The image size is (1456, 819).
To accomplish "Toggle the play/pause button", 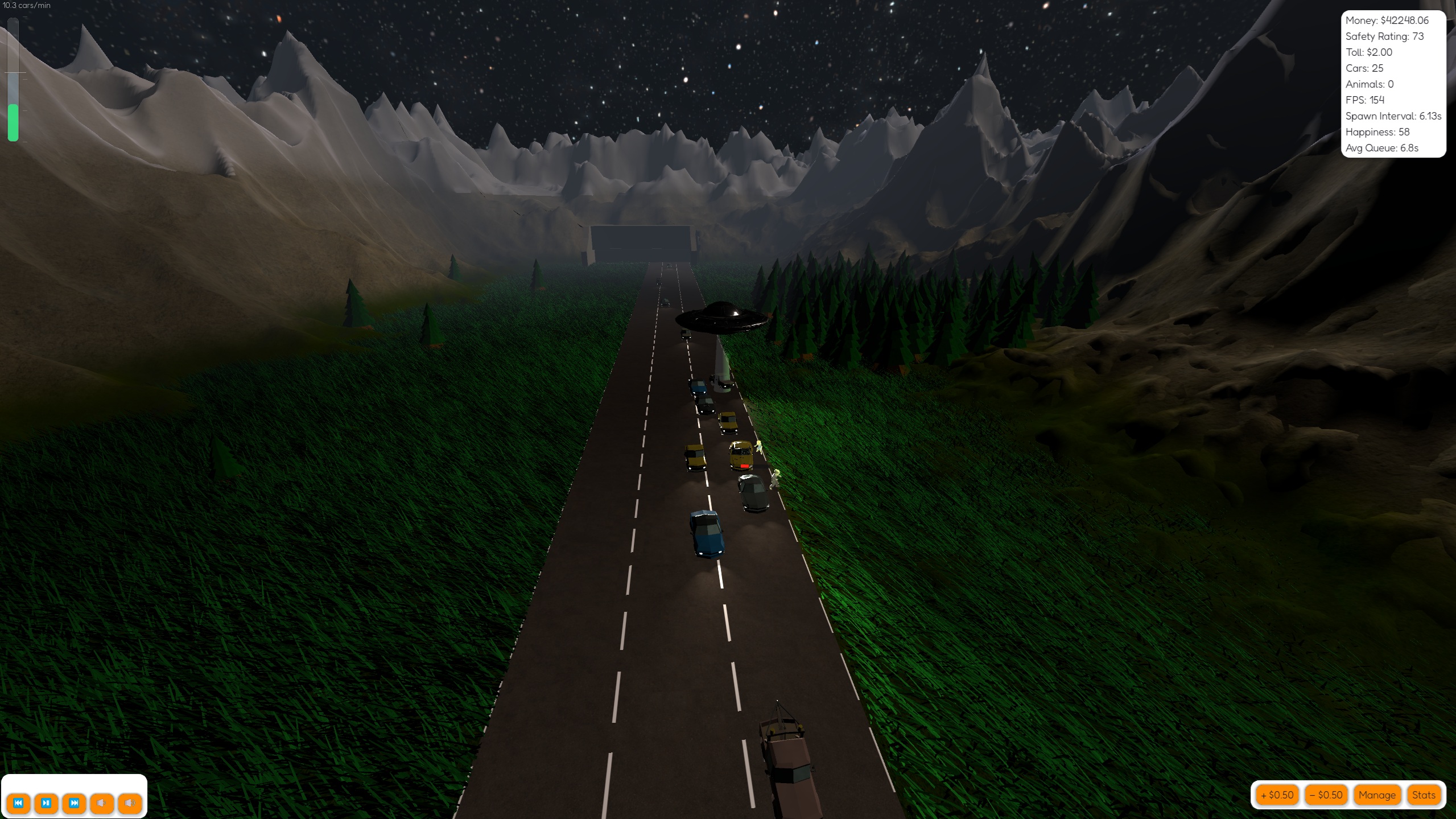I will click(x=46, y=803).
